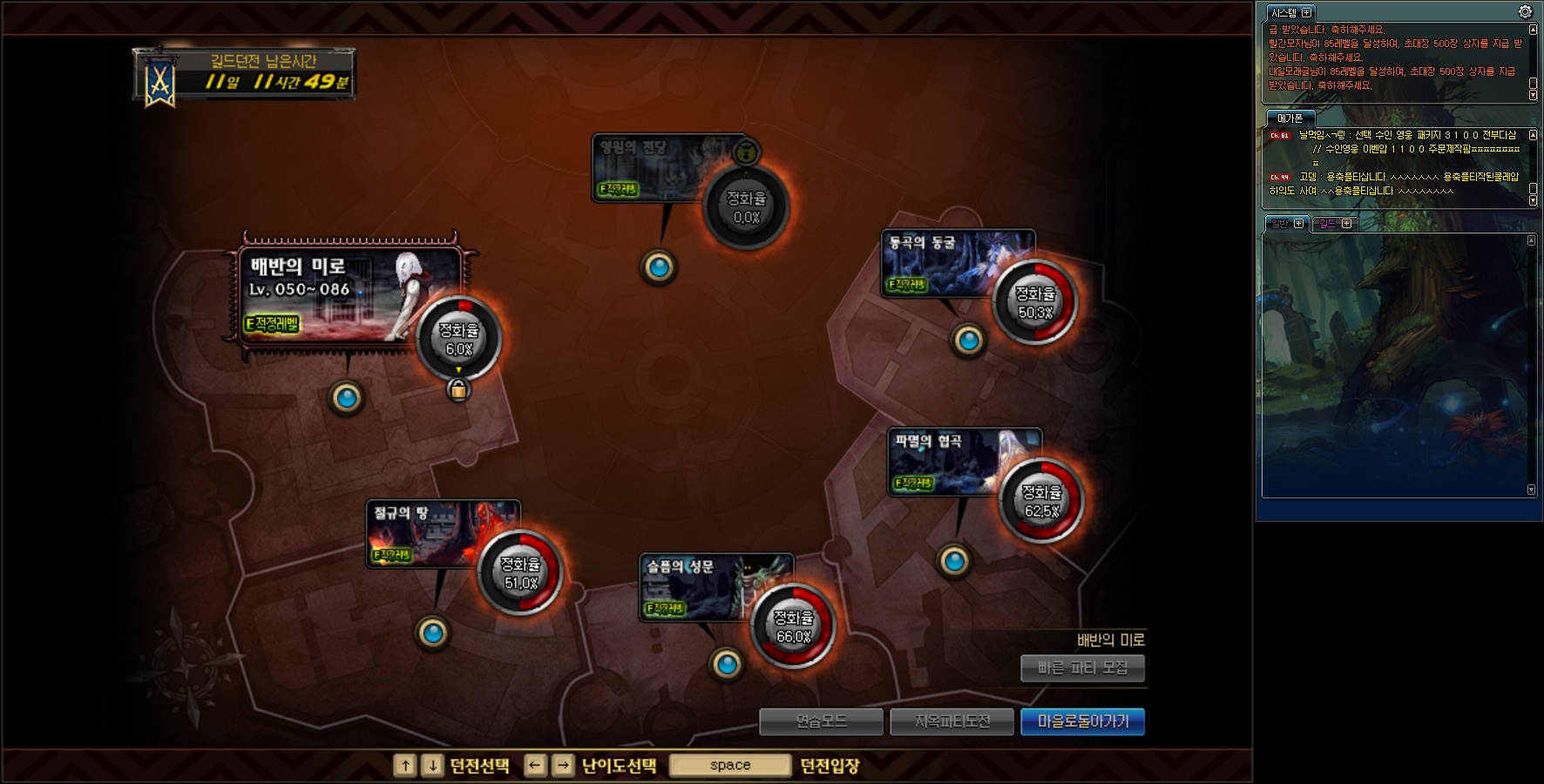Viewport: 1544px width, 784px height.
Task: Click the 빠른 파티 모집 button
Action: tap(1082, 668)
